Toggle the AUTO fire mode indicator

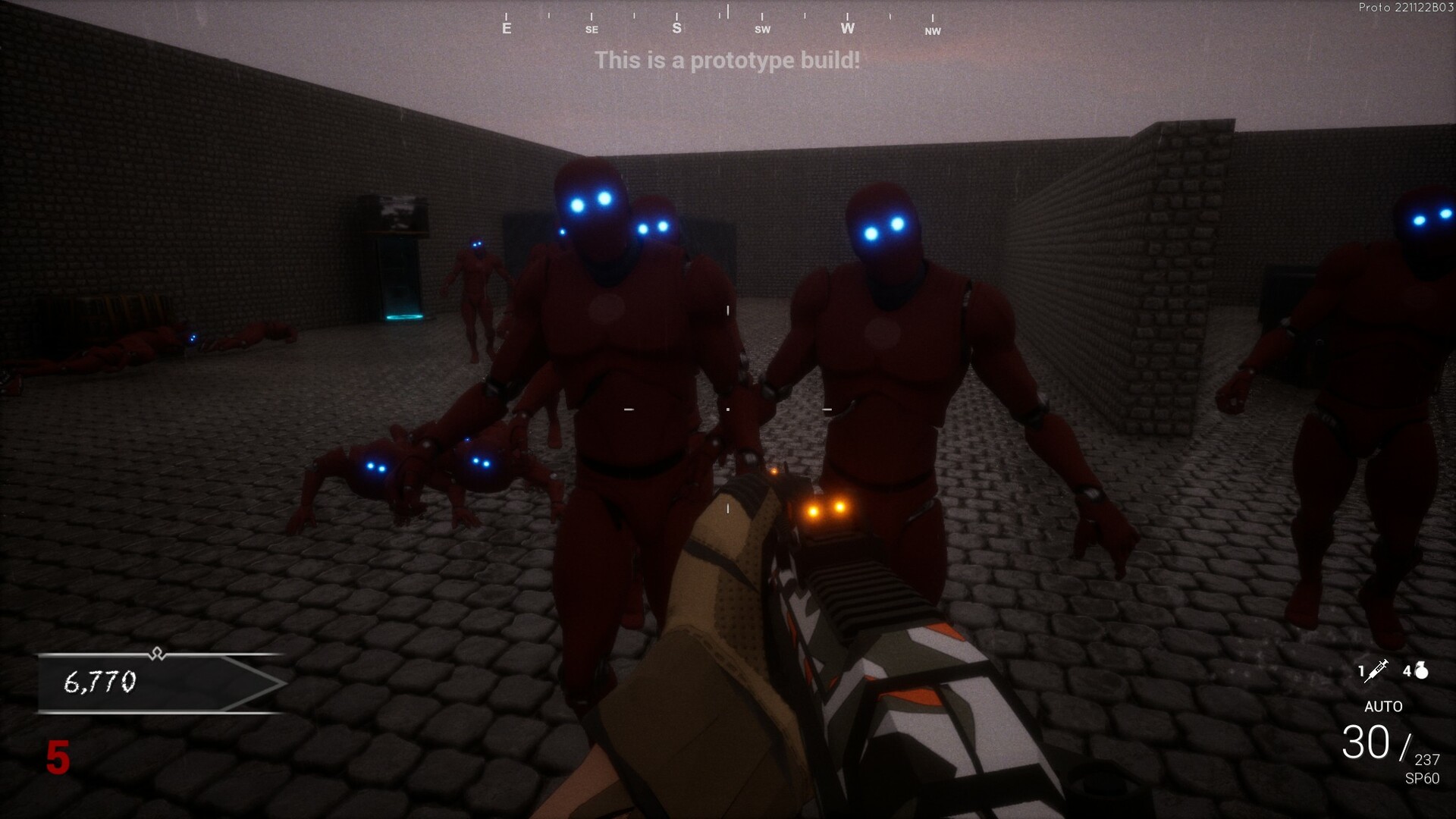click(x=1383, y=707)
